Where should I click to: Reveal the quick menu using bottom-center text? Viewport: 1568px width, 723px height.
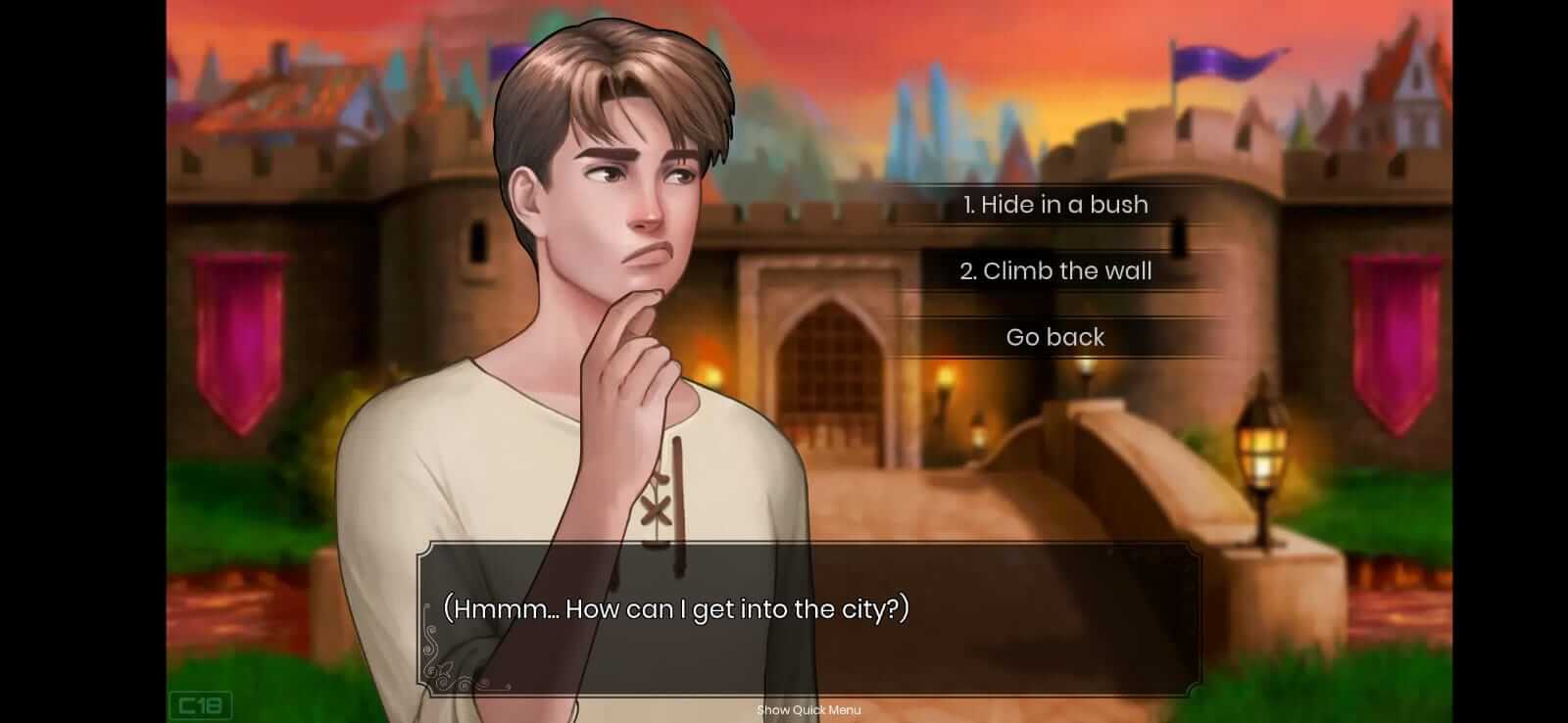(x=808, y=710)
